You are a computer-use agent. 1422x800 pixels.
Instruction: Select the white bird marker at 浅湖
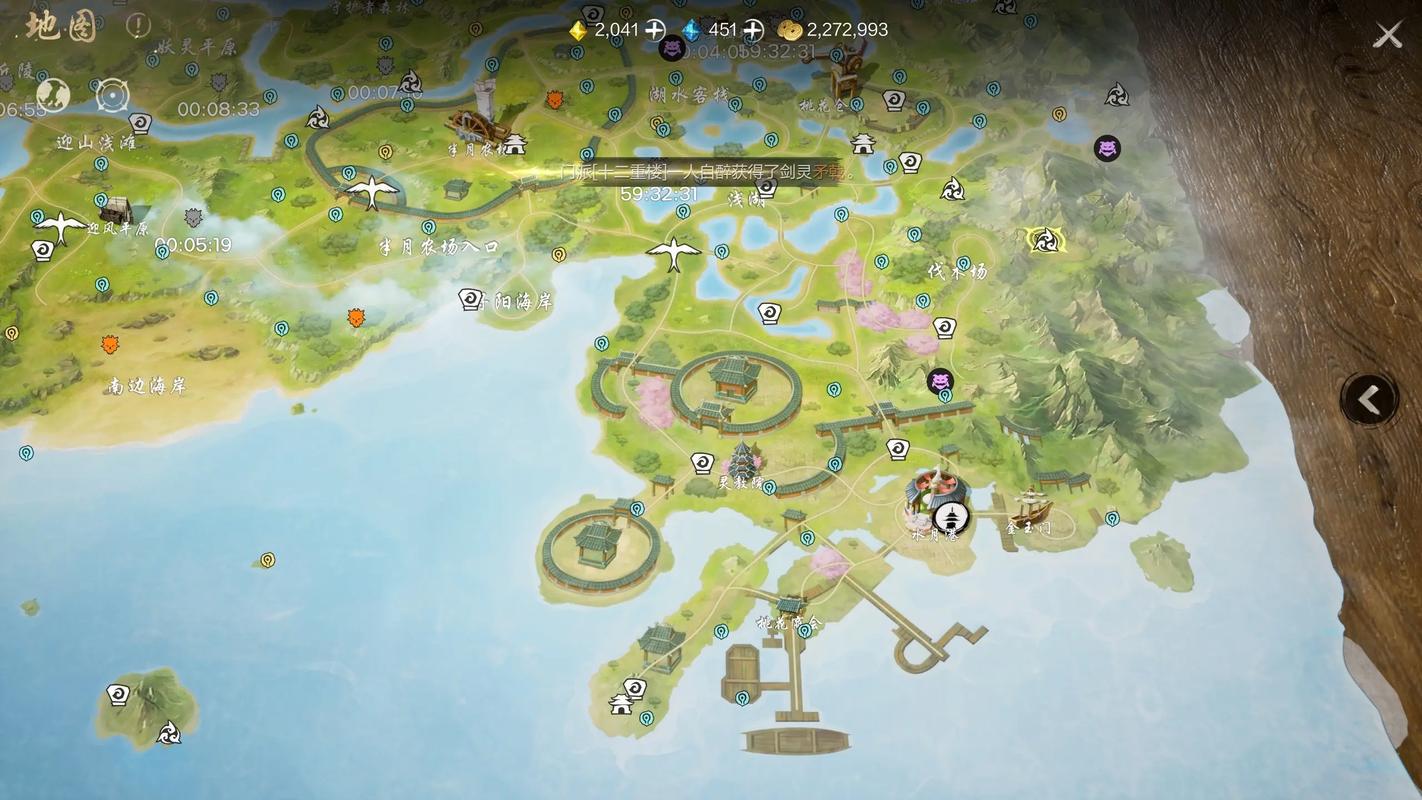click(x=673, y=251)
